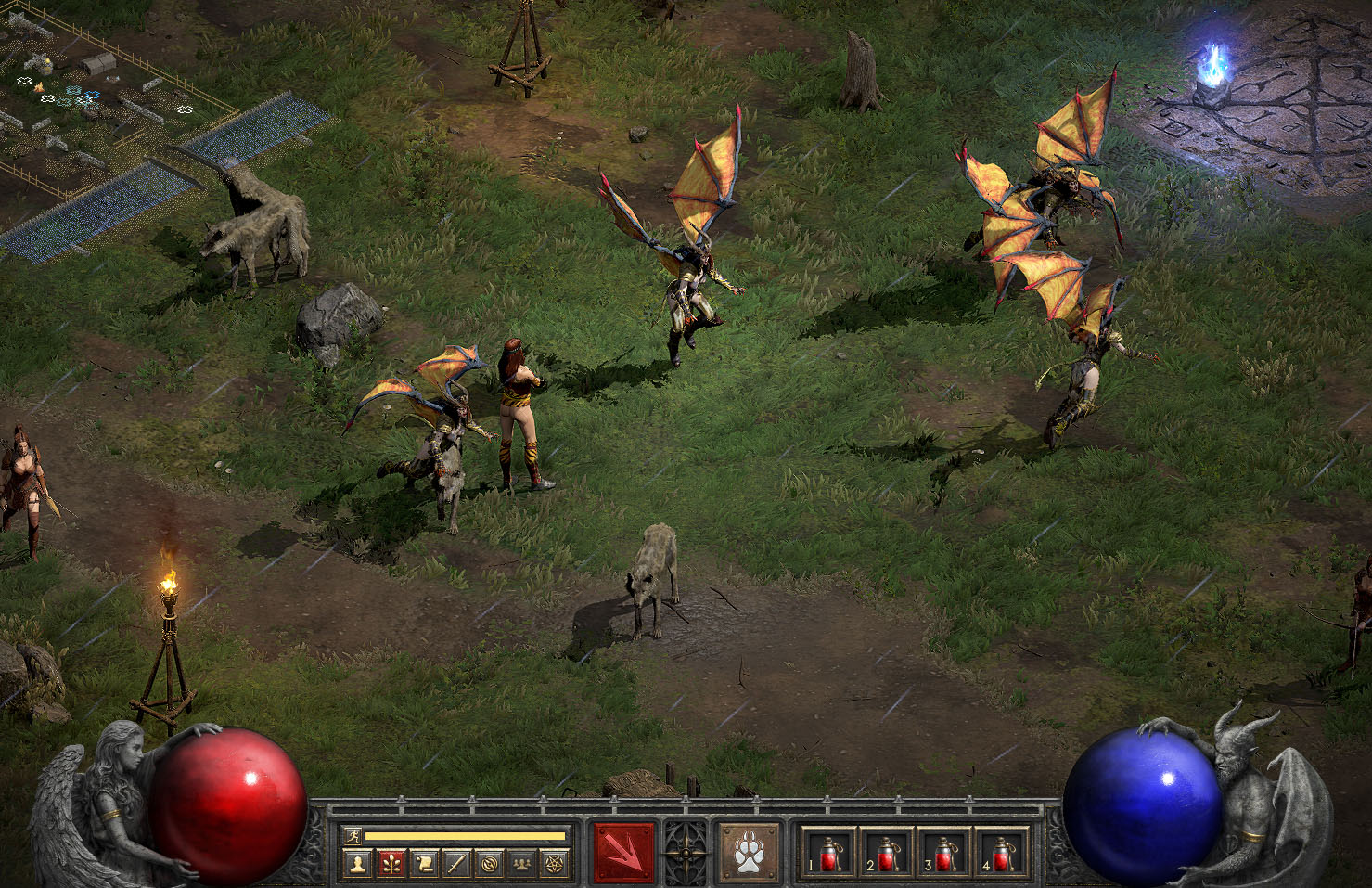
Task: Use the healing potion in belt slot 4
Action: 1003,853
